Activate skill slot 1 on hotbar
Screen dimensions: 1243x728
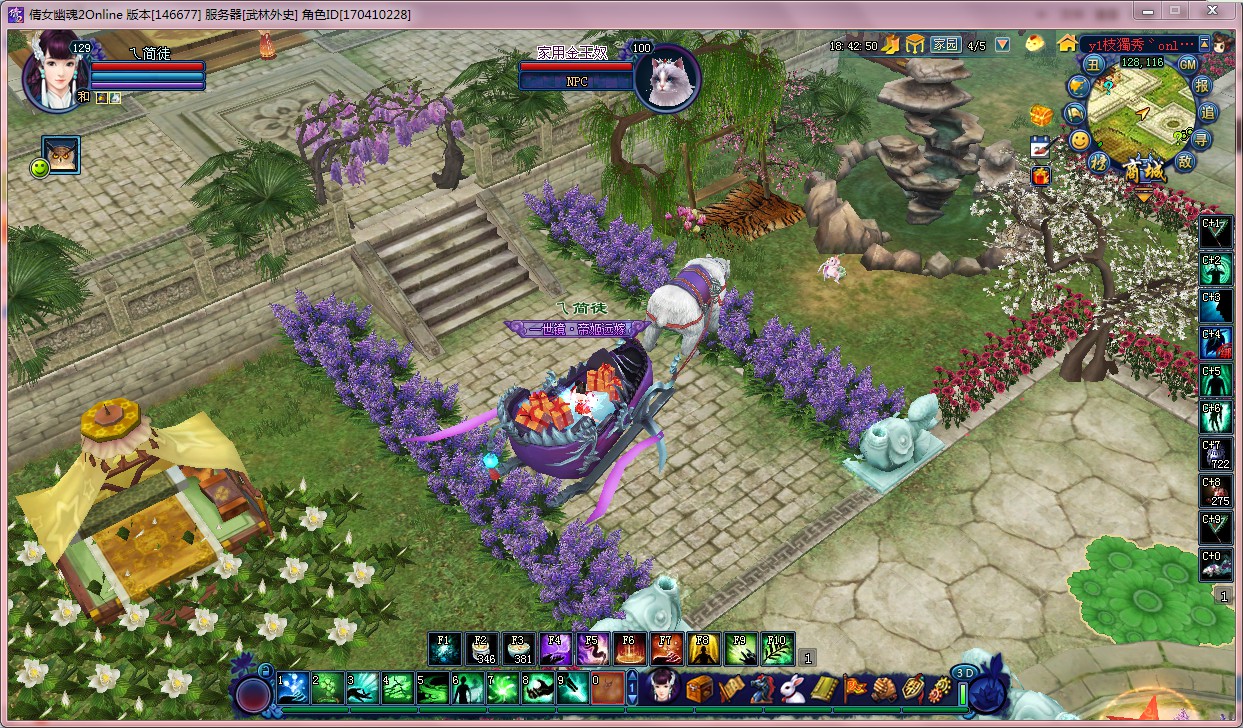(x=292, y=687)
